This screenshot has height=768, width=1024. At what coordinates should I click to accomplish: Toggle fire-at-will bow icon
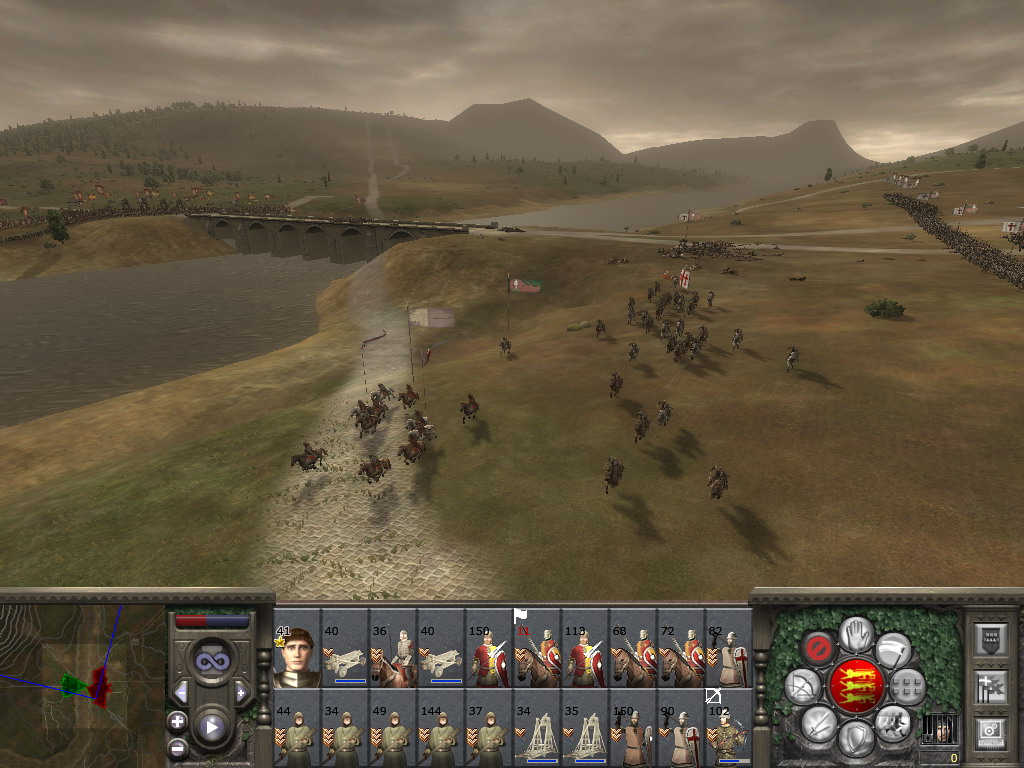click(802, 686)
